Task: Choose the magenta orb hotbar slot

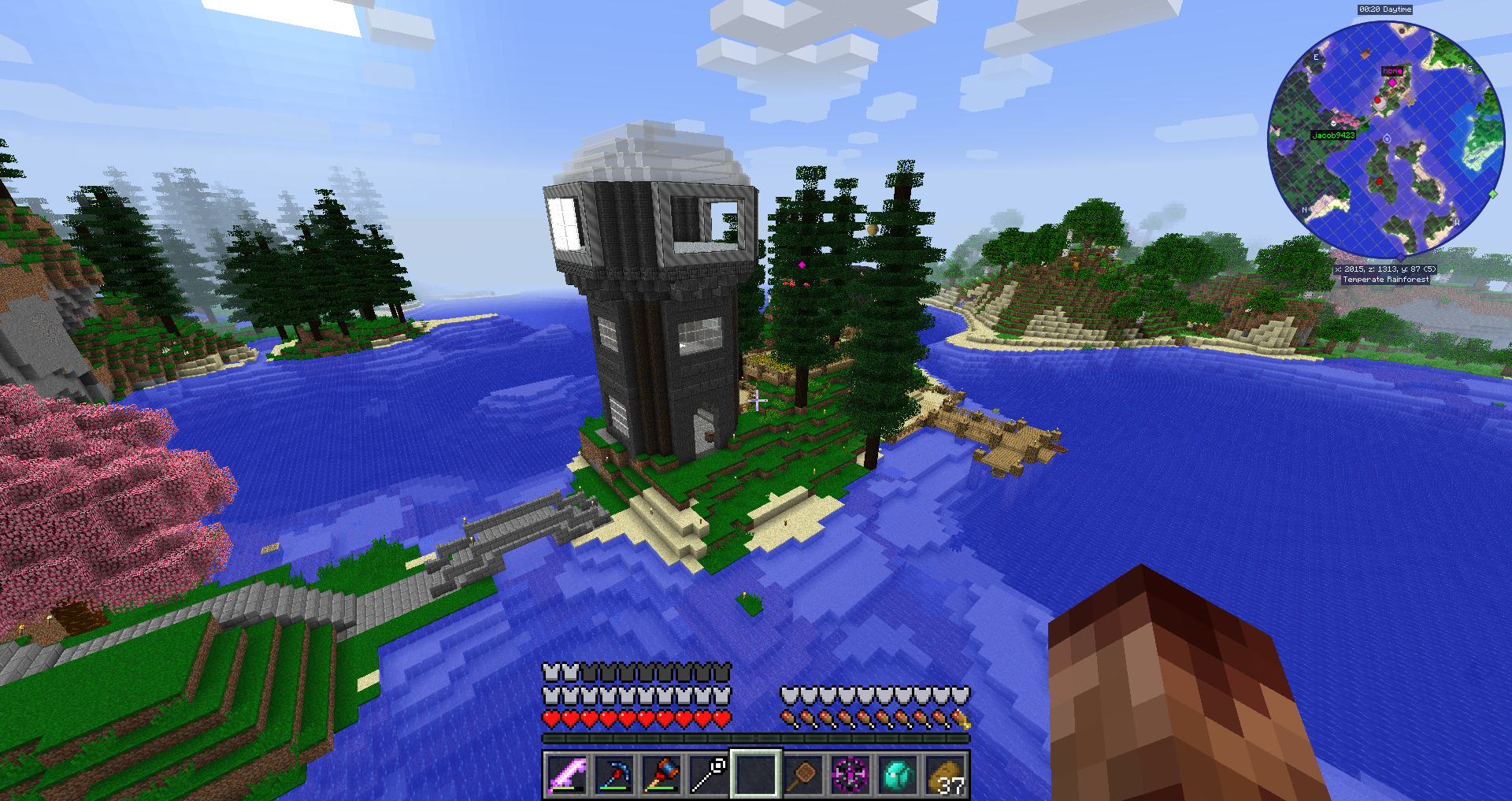Action: (x=850, y=774)
